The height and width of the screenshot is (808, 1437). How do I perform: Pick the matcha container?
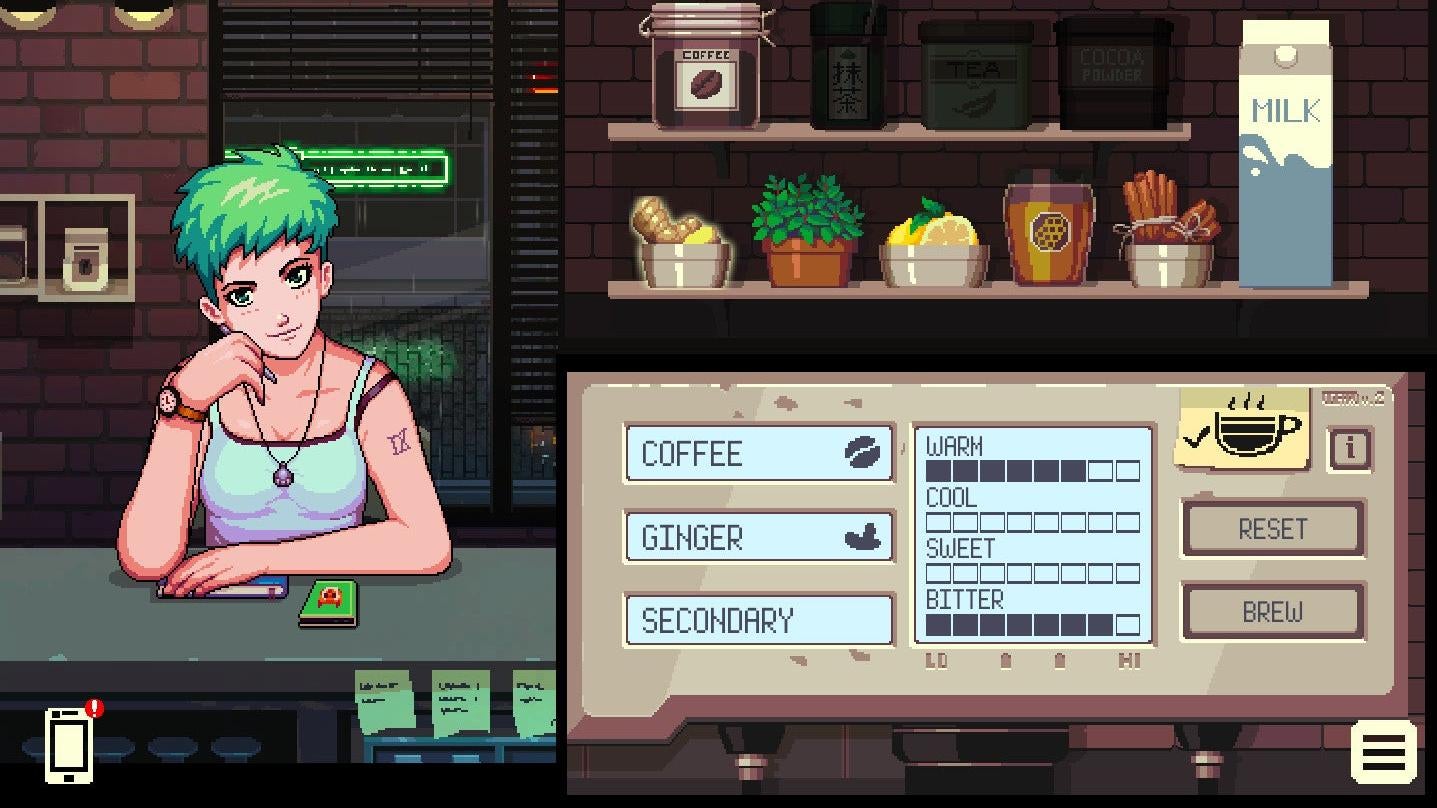coord(847,70)
